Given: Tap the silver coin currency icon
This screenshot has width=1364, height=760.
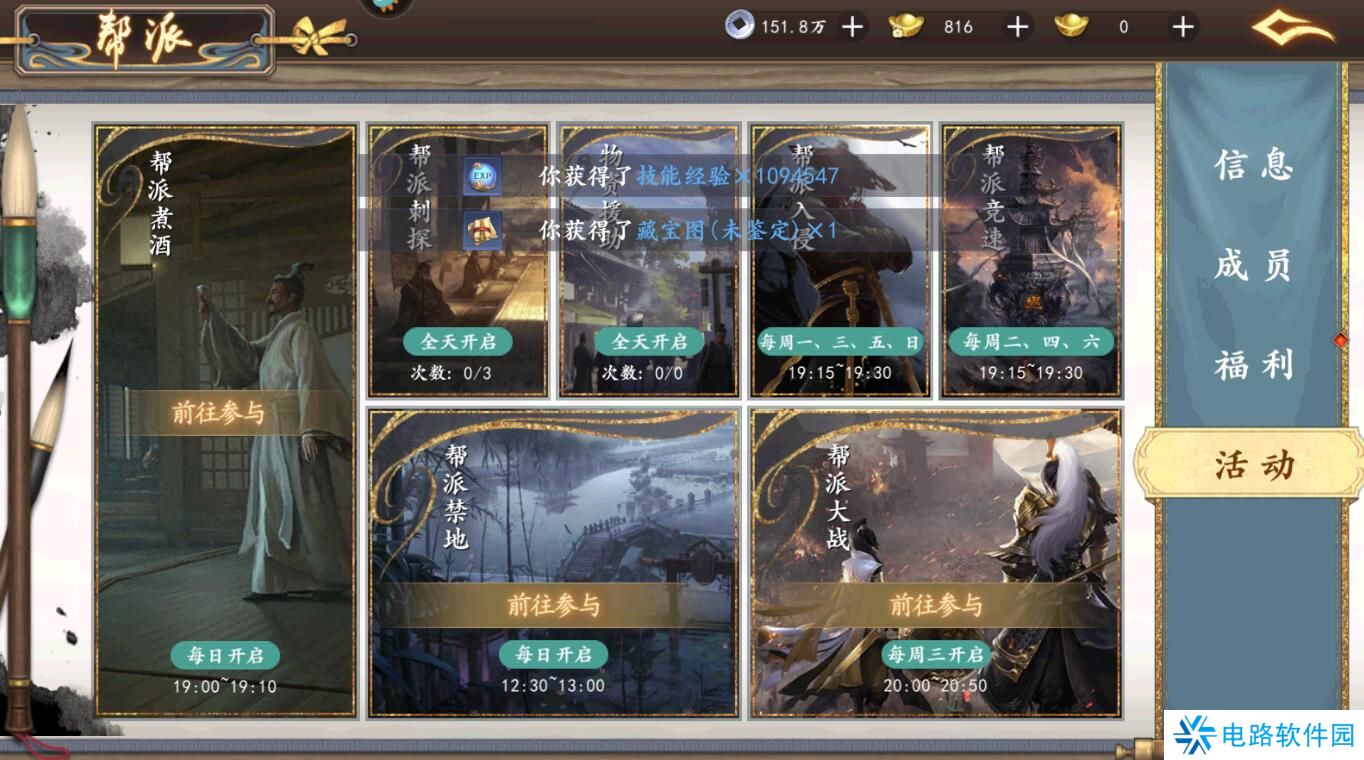Looking at the screenshot, I should (x=740, y=27).
